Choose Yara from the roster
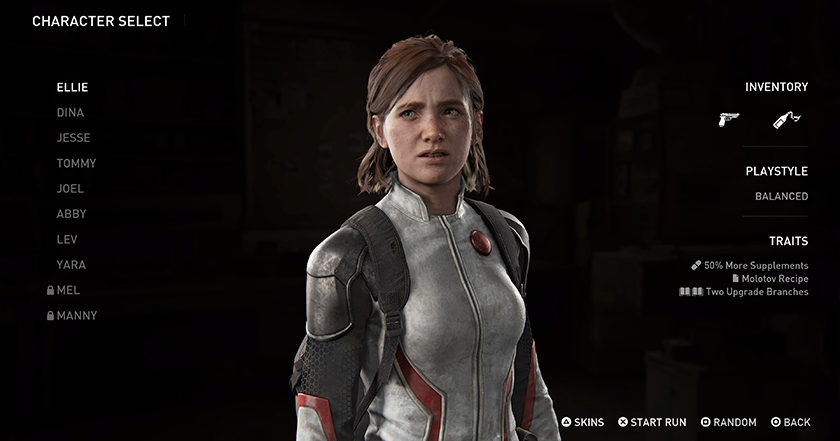This screenshot has width=840, height=441. click(x=71, y=265)
